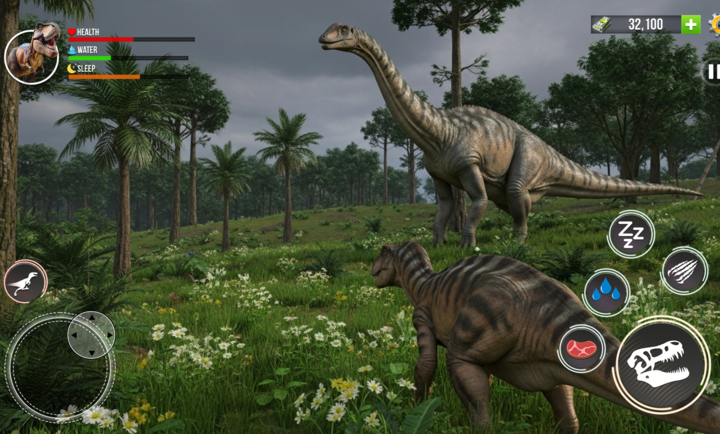The height and width of the screenshot is (434, 720).
Task: Use the claw attack button
Action: coord(684,270)
